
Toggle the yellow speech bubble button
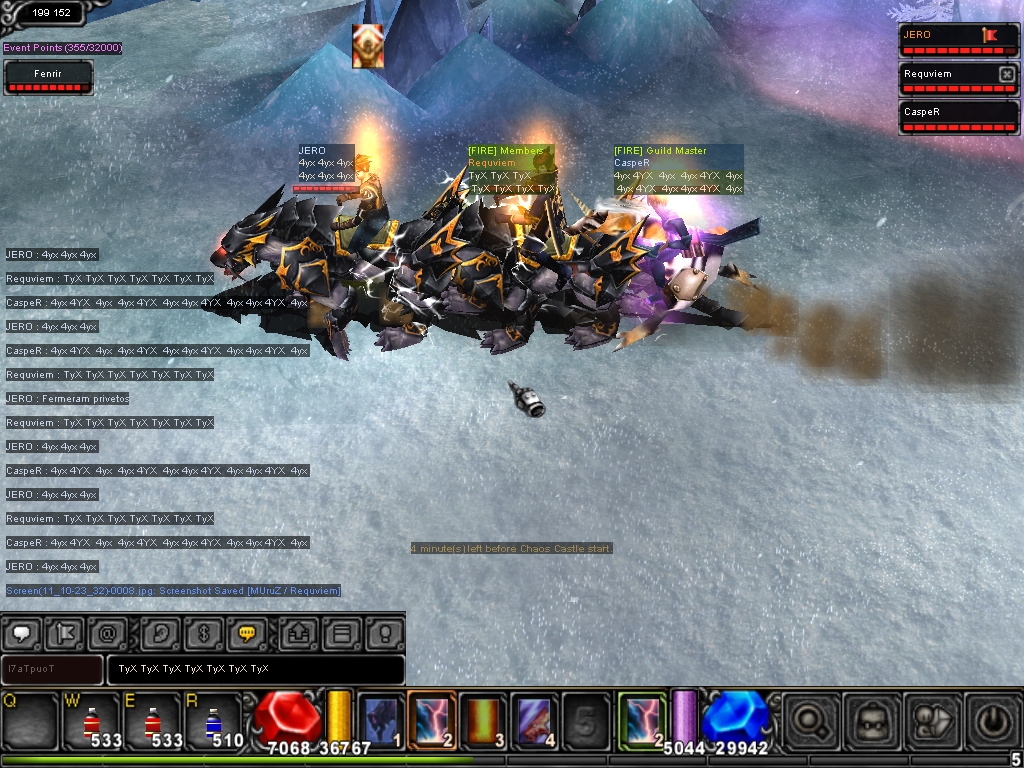pyautogui.click(x=246, y=634)
